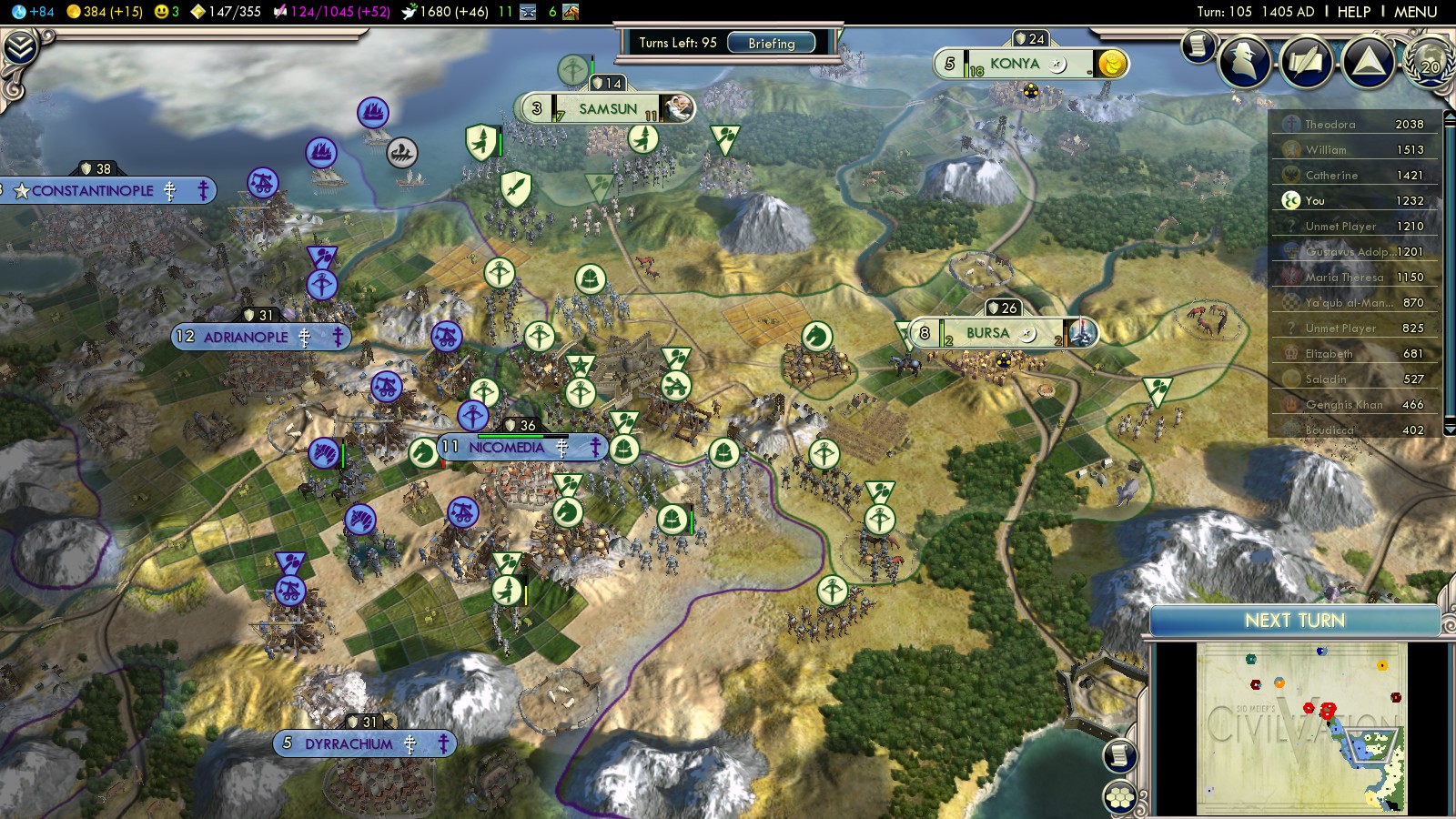1456x819 pixels.
Task: Open the minimap scroll options button
Action: point(1120,755)
